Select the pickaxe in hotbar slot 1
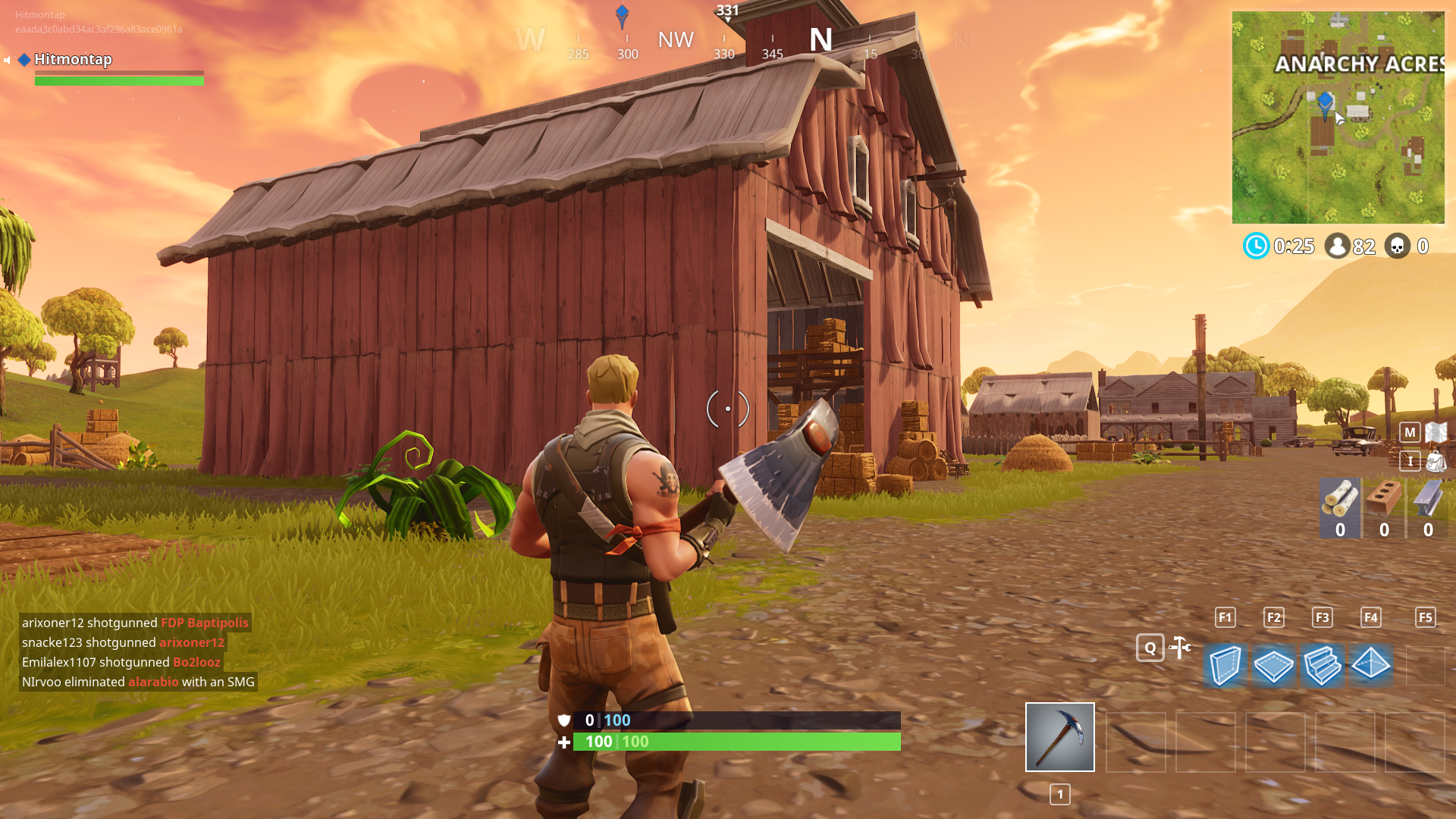 pos(1059,737)
